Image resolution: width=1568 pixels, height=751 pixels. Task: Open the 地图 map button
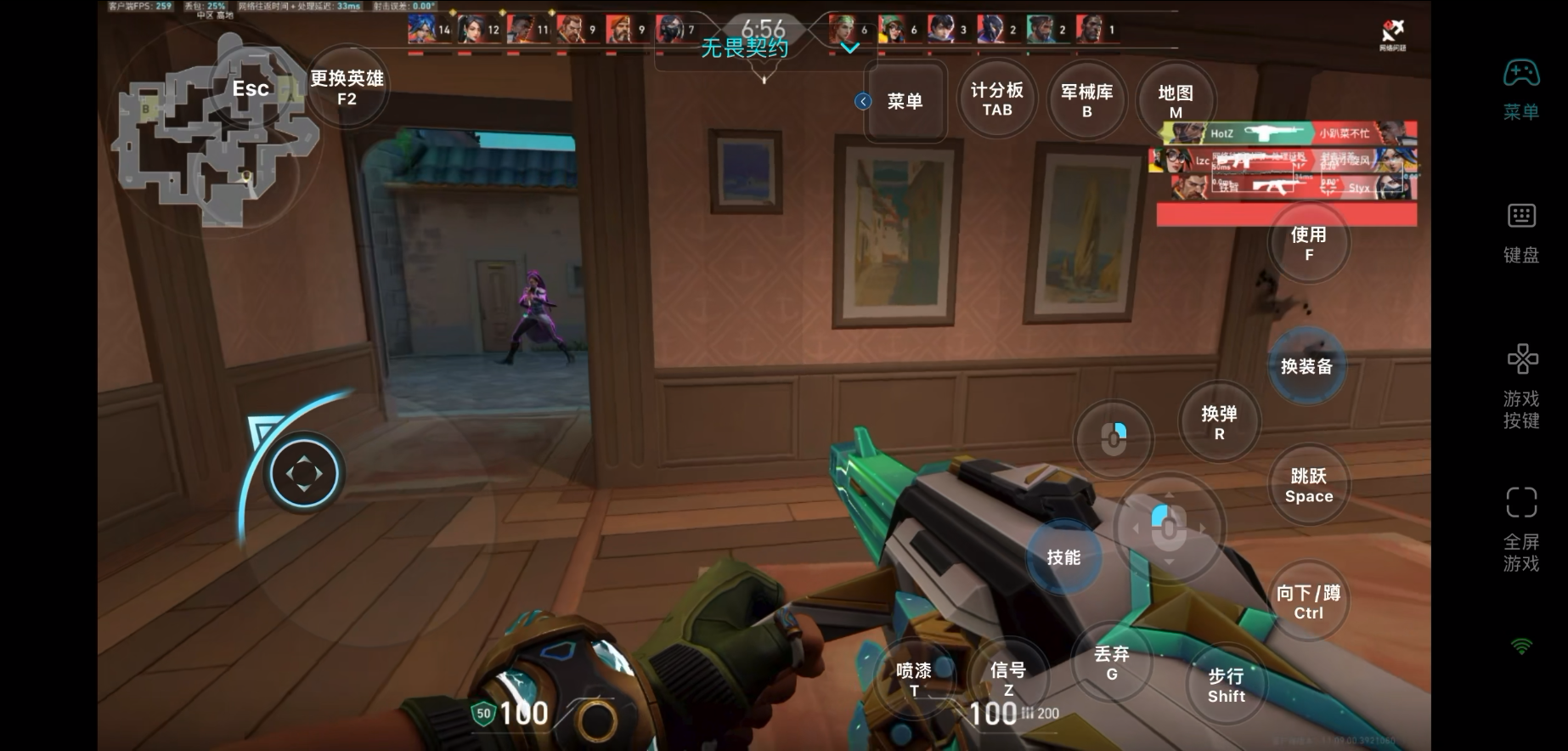[x=1176, y=100]
